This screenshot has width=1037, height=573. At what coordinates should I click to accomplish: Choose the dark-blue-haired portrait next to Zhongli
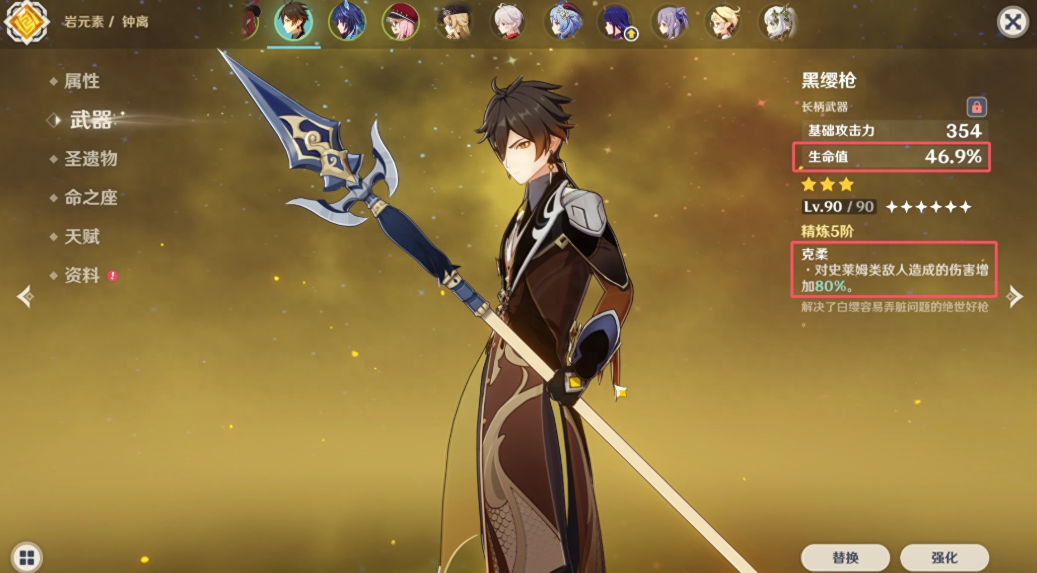(346, 21)
